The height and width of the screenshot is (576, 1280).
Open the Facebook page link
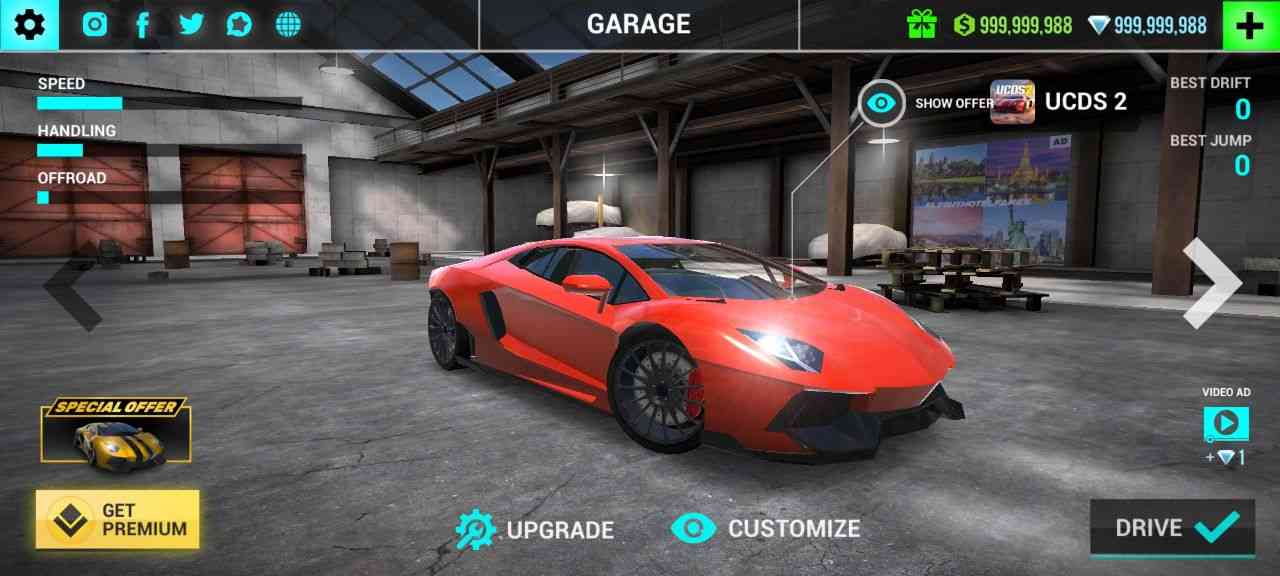tap(142, 25)
